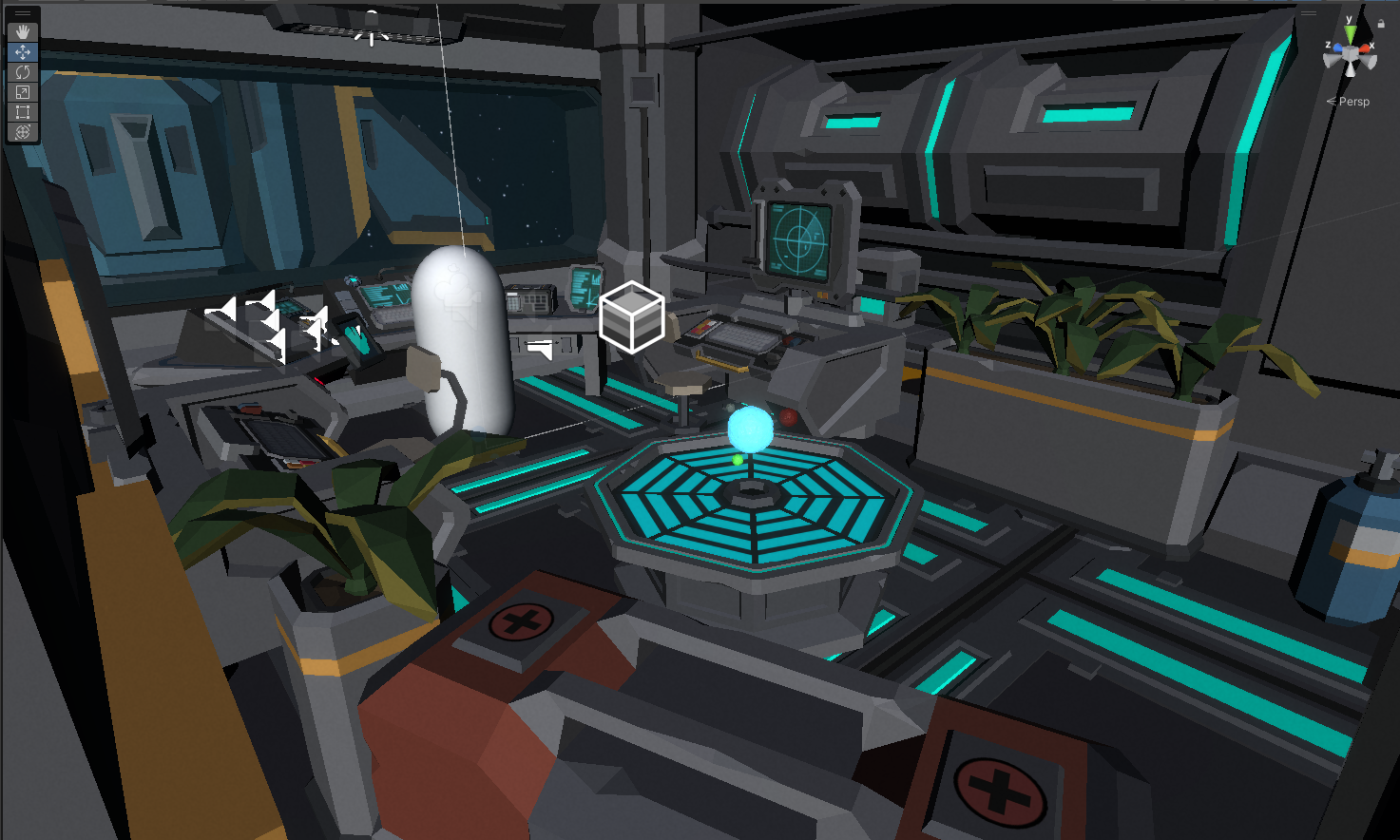
Task: Select the Move tool
Action: (x=23, y=51)
